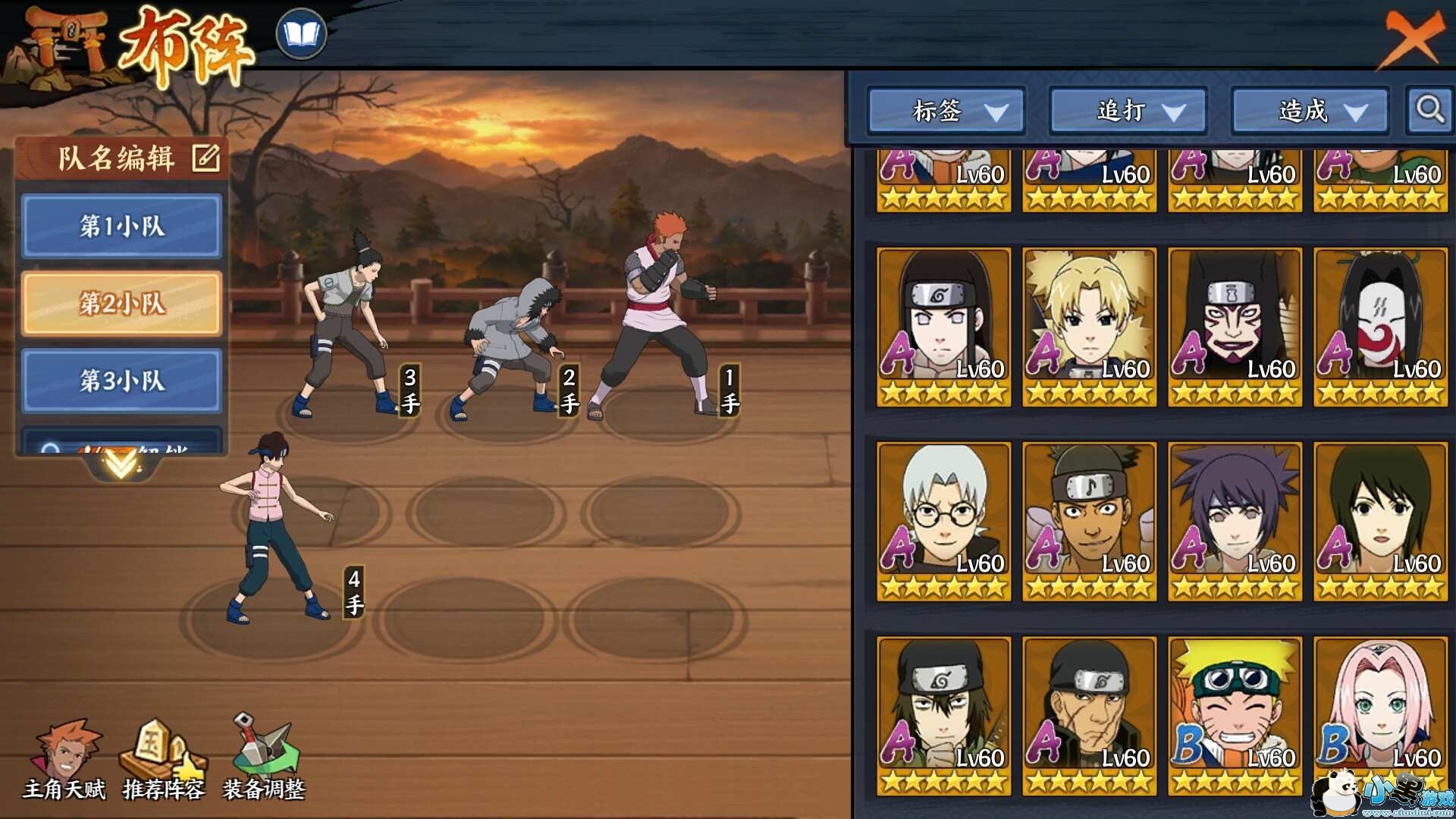Viewport: 1456px width, 819px height.
Task: Expand the team list with the down arrow
Action: tap(121, 463)
